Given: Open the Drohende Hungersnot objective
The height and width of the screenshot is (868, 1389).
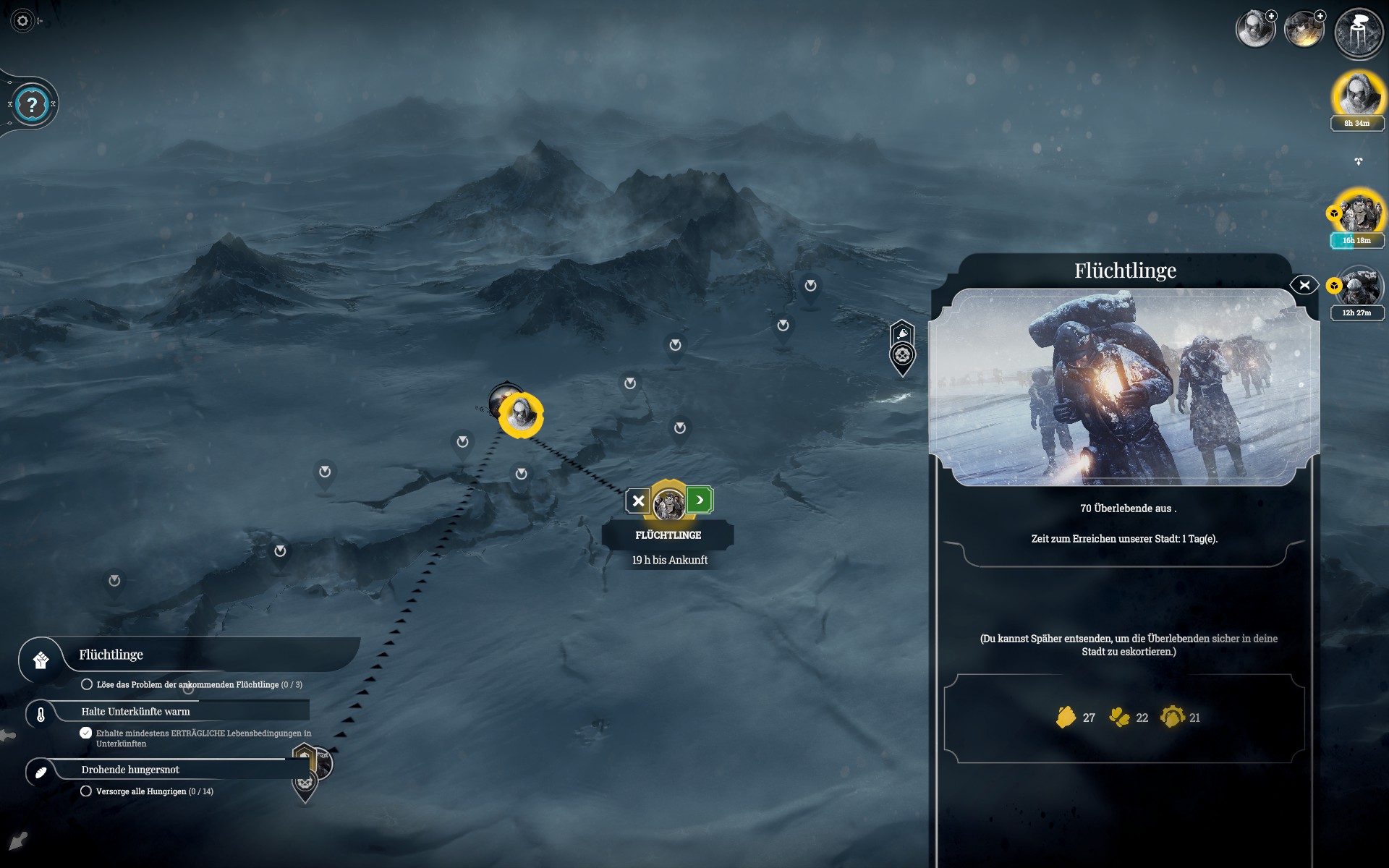Looking at the screenshot, I should pyautogui.click(x=130, y=770).
